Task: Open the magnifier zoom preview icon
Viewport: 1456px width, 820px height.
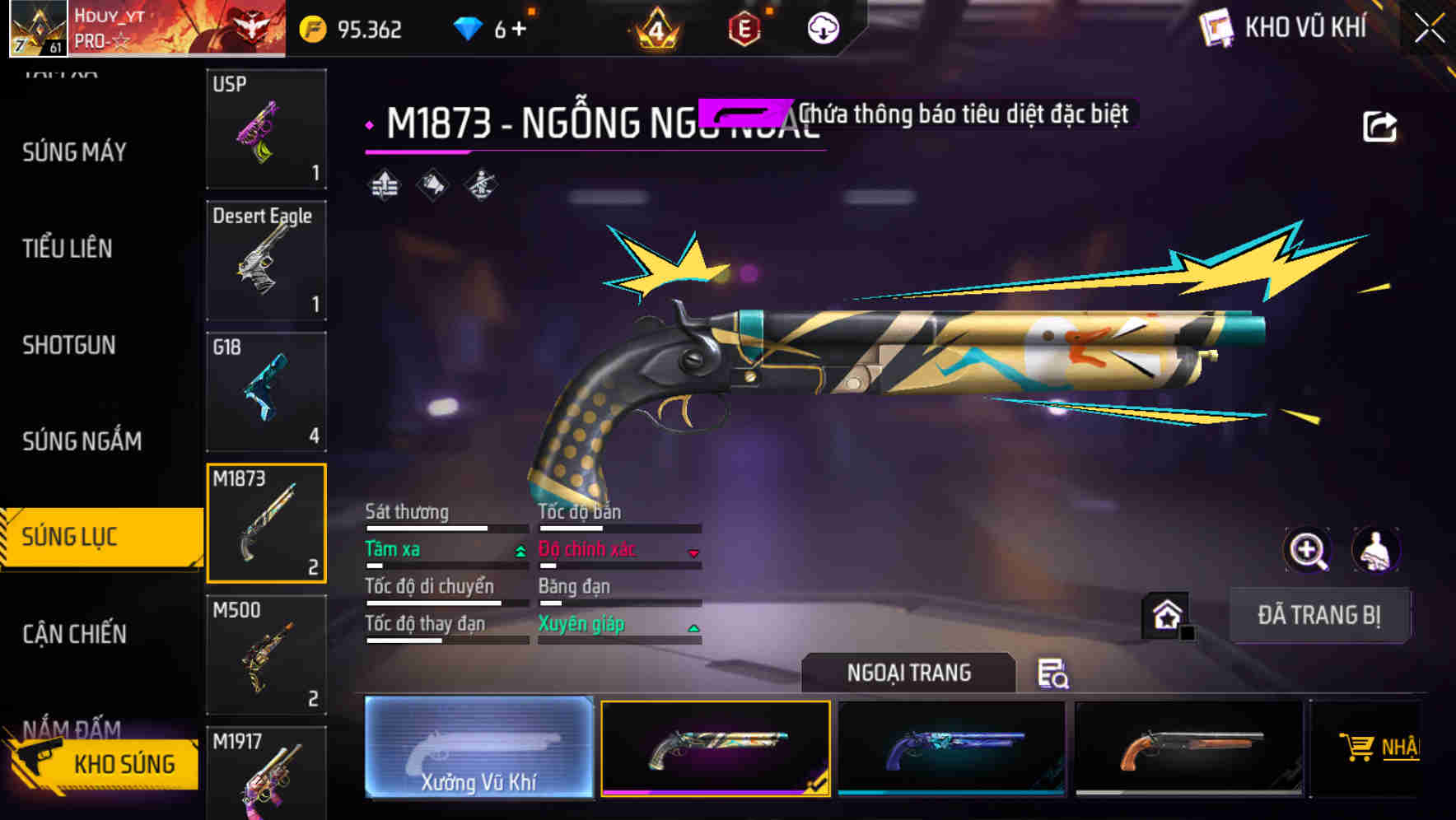Action: point(1309,550)
